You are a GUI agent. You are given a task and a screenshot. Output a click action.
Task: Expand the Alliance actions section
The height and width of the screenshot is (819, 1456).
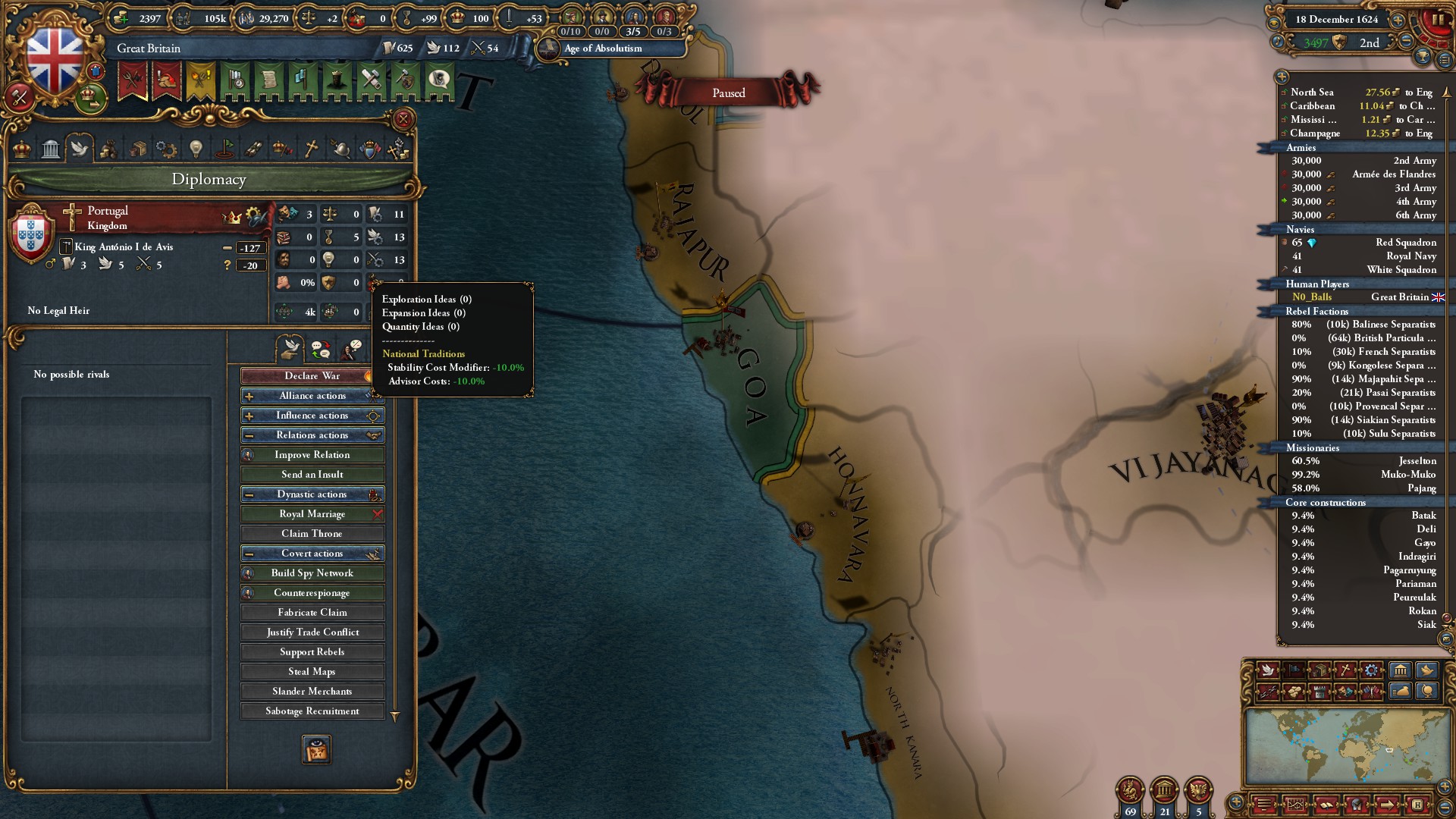pos(312,395)
